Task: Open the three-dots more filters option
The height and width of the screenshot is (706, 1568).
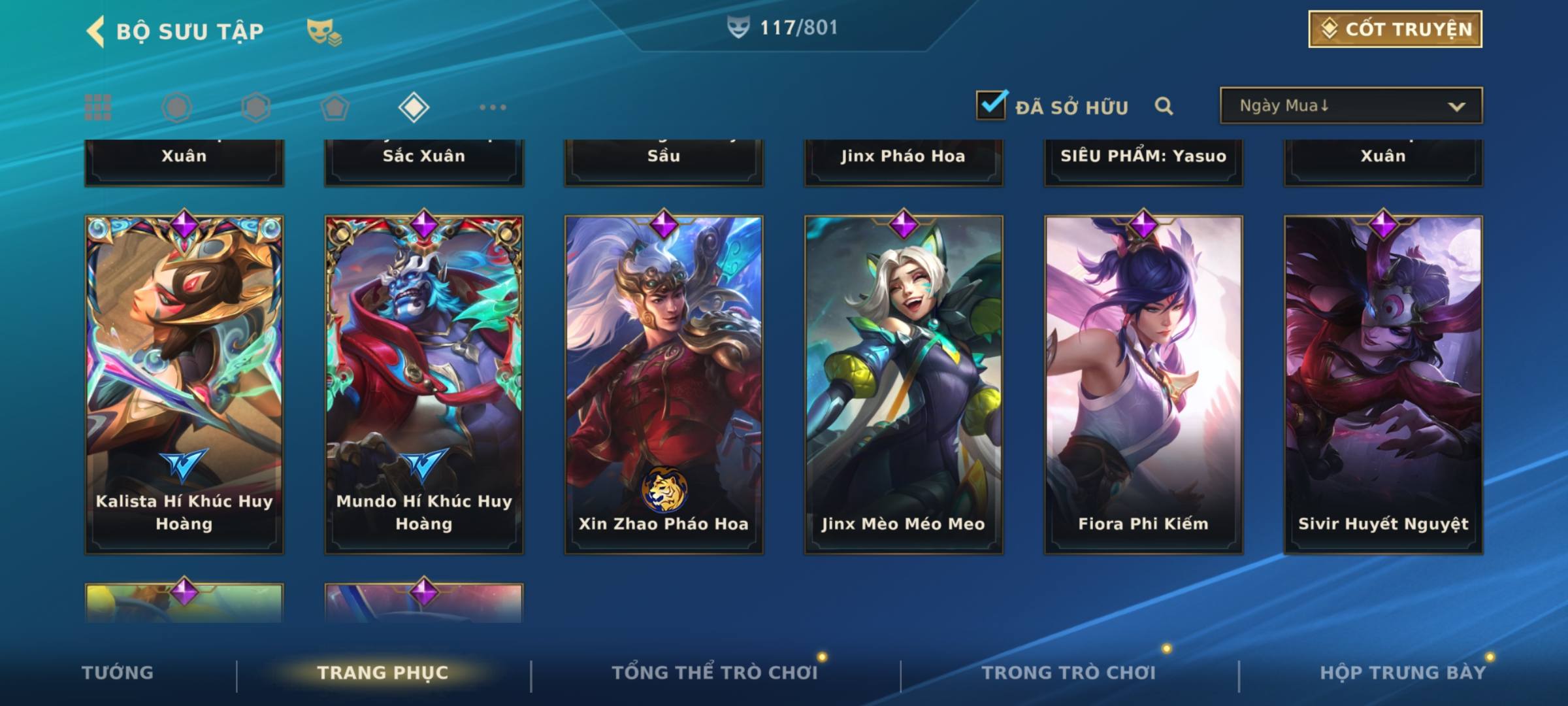Action: pyautogui.click(x=493, y=107)
